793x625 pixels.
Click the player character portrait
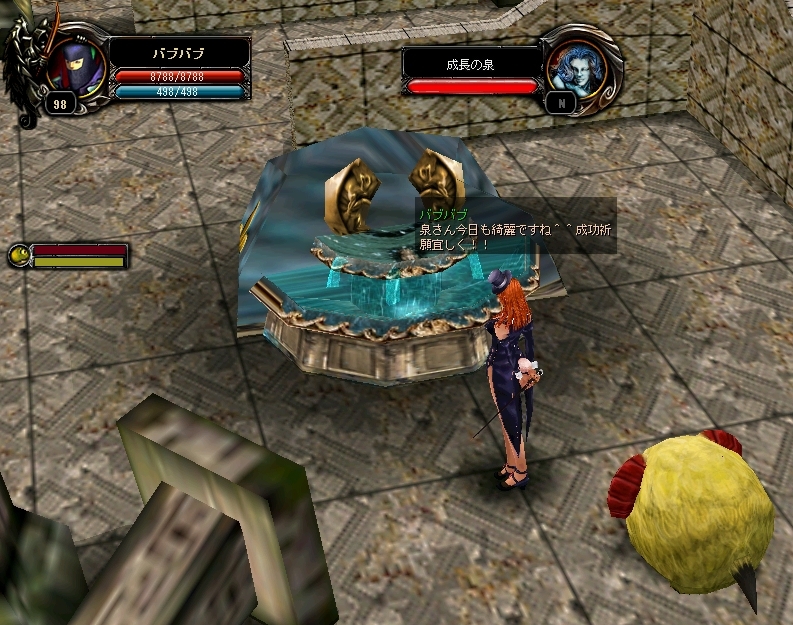(75, 63)
